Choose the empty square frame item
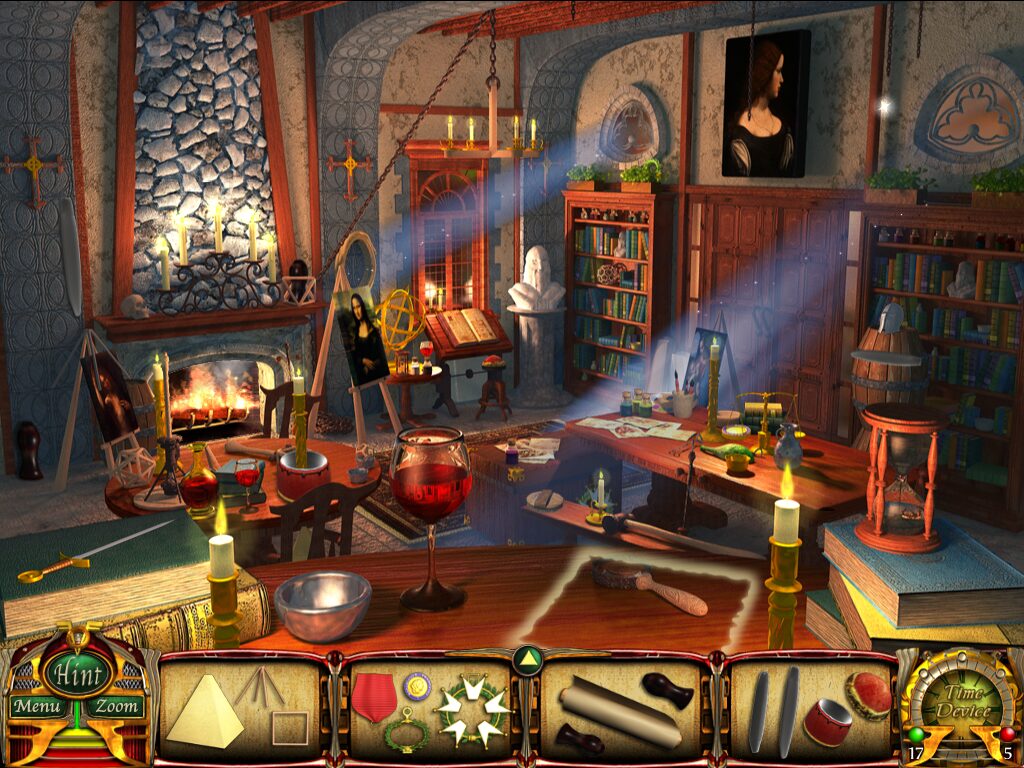The width and height of the screenshot is (1024, 768). pos(290,728)
